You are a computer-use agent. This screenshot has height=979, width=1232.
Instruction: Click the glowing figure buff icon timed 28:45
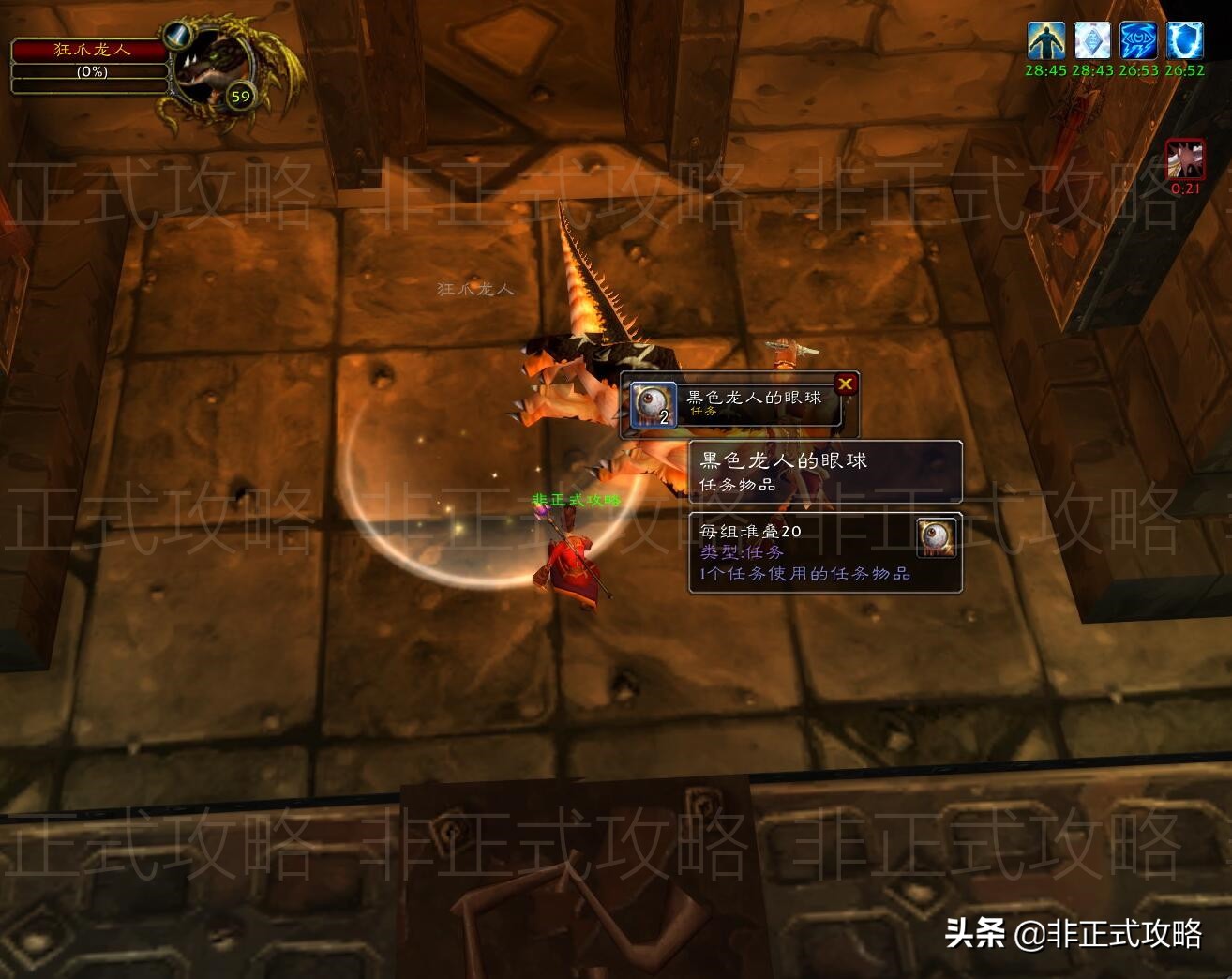click(x=1045, y=40)
